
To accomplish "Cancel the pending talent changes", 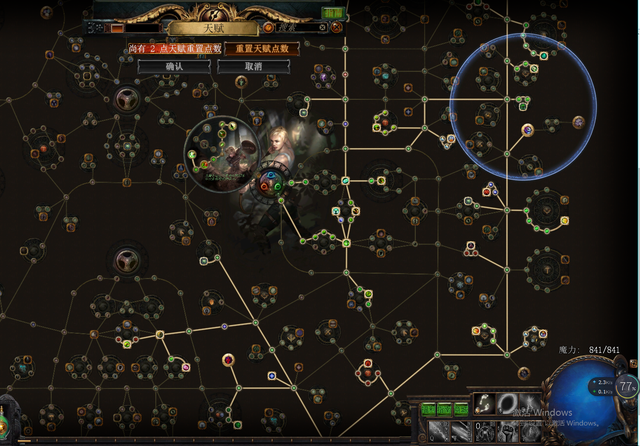I will pyautogui.click(x=254, y=66).
